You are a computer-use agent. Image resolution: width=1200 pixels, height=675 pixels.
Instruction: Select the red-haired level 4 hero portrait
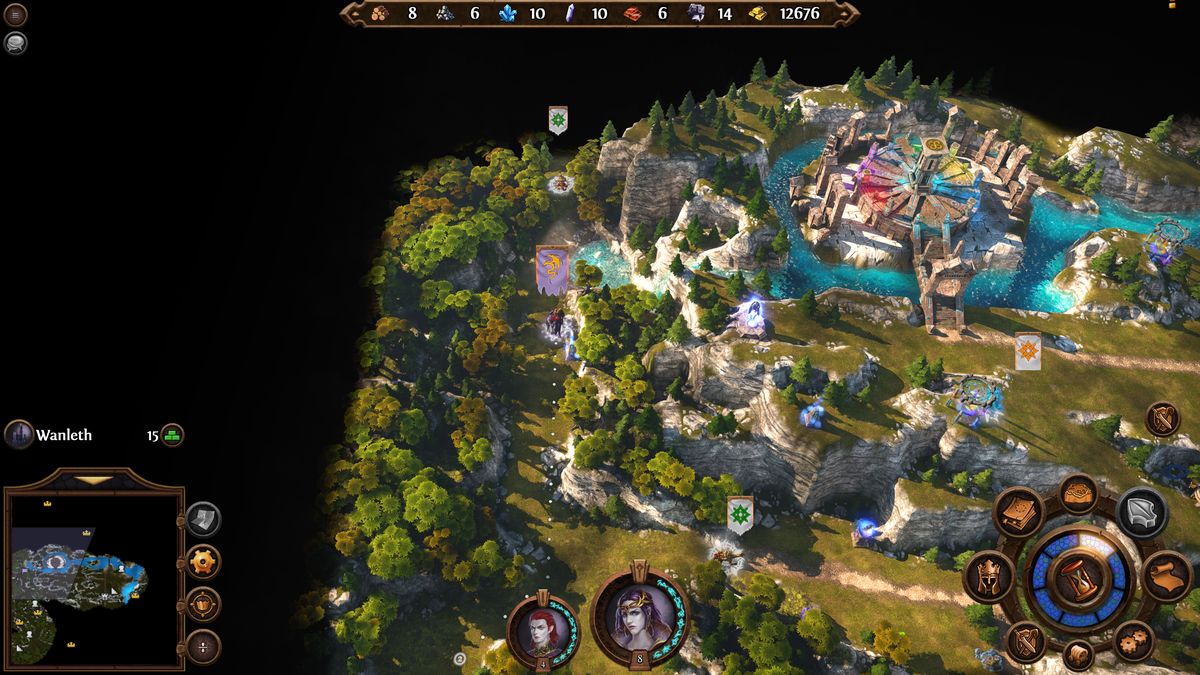coord(543,630)
